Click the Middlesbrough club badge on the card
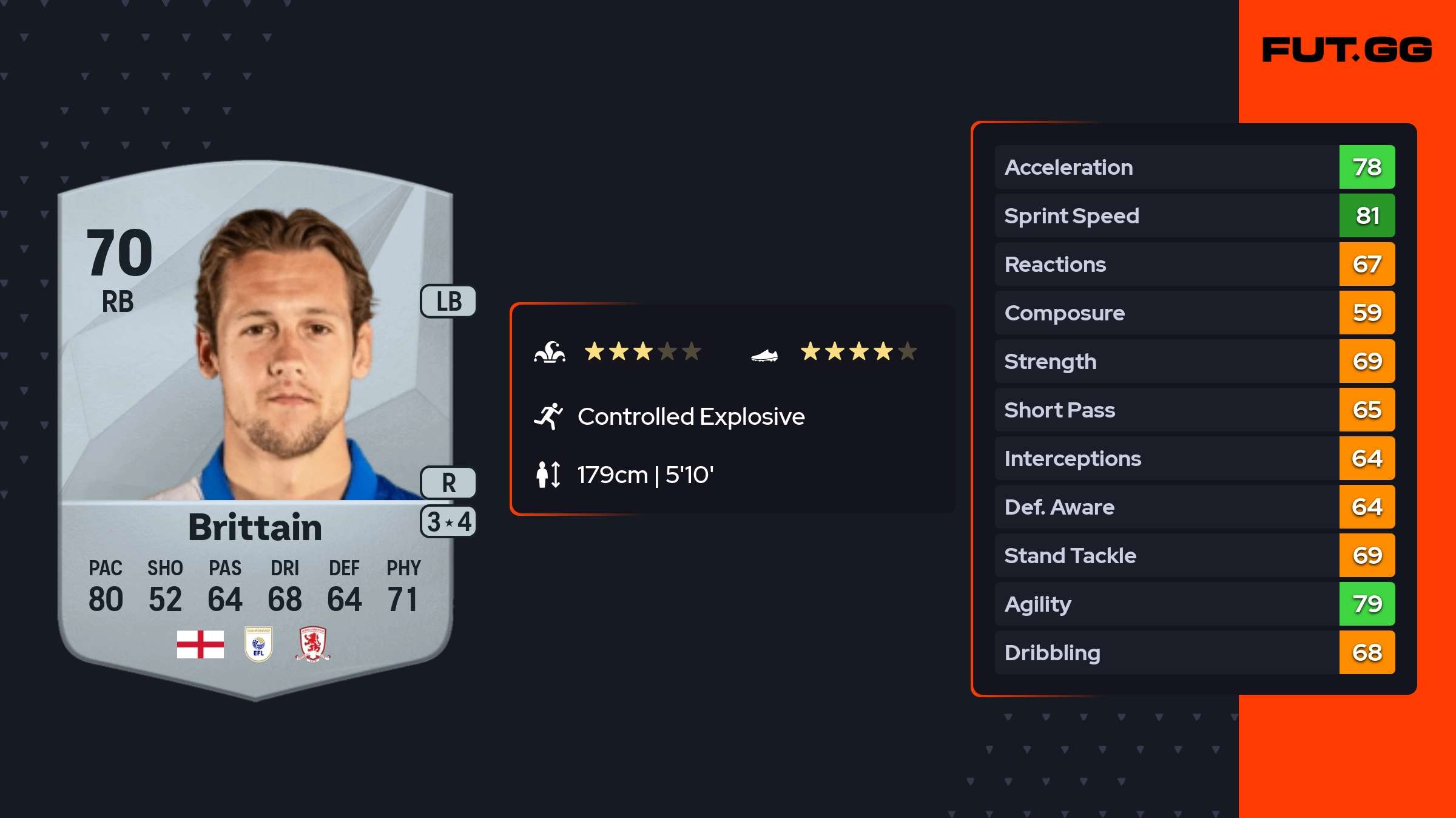The image size is (1456, 818). click(x=312, y=644)
